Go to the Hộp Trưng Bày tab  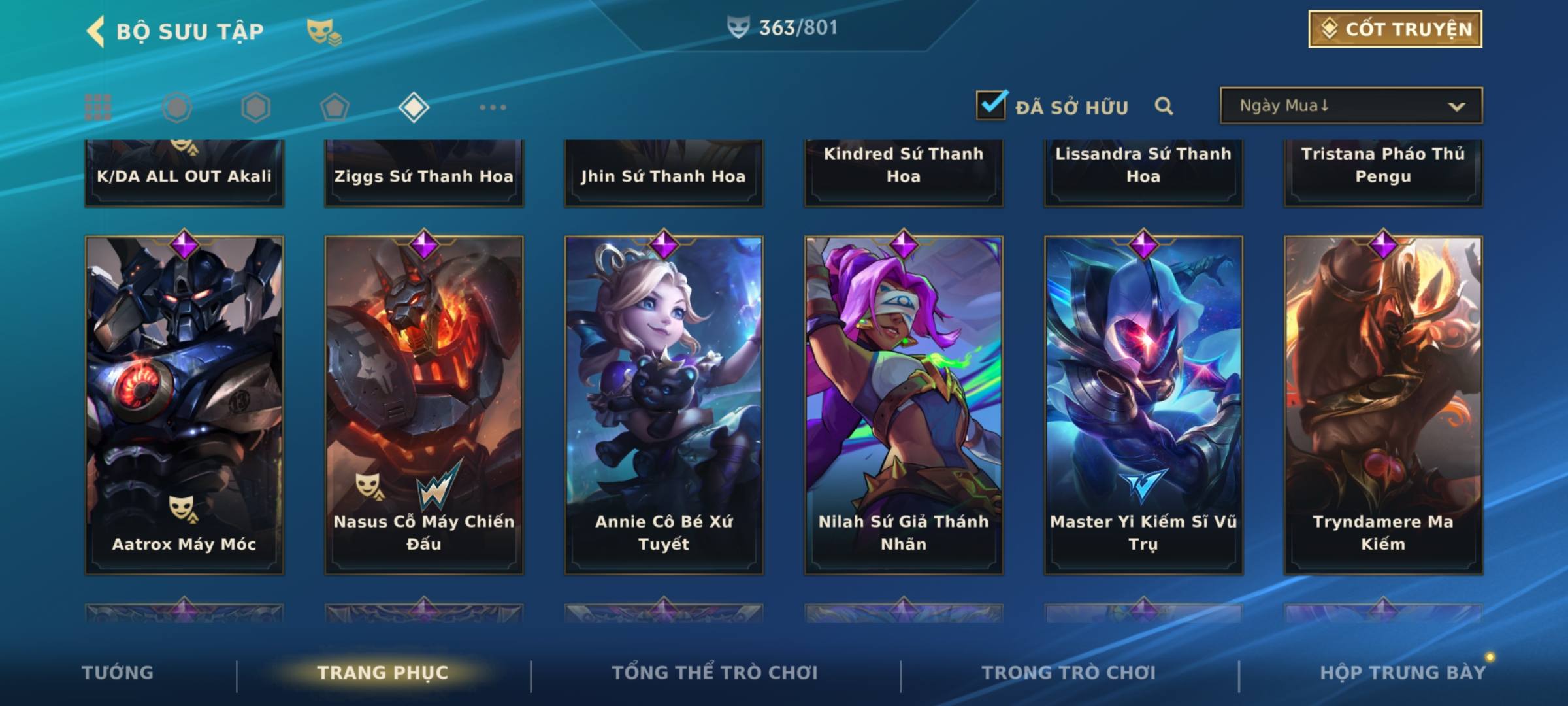point(1403,673)
